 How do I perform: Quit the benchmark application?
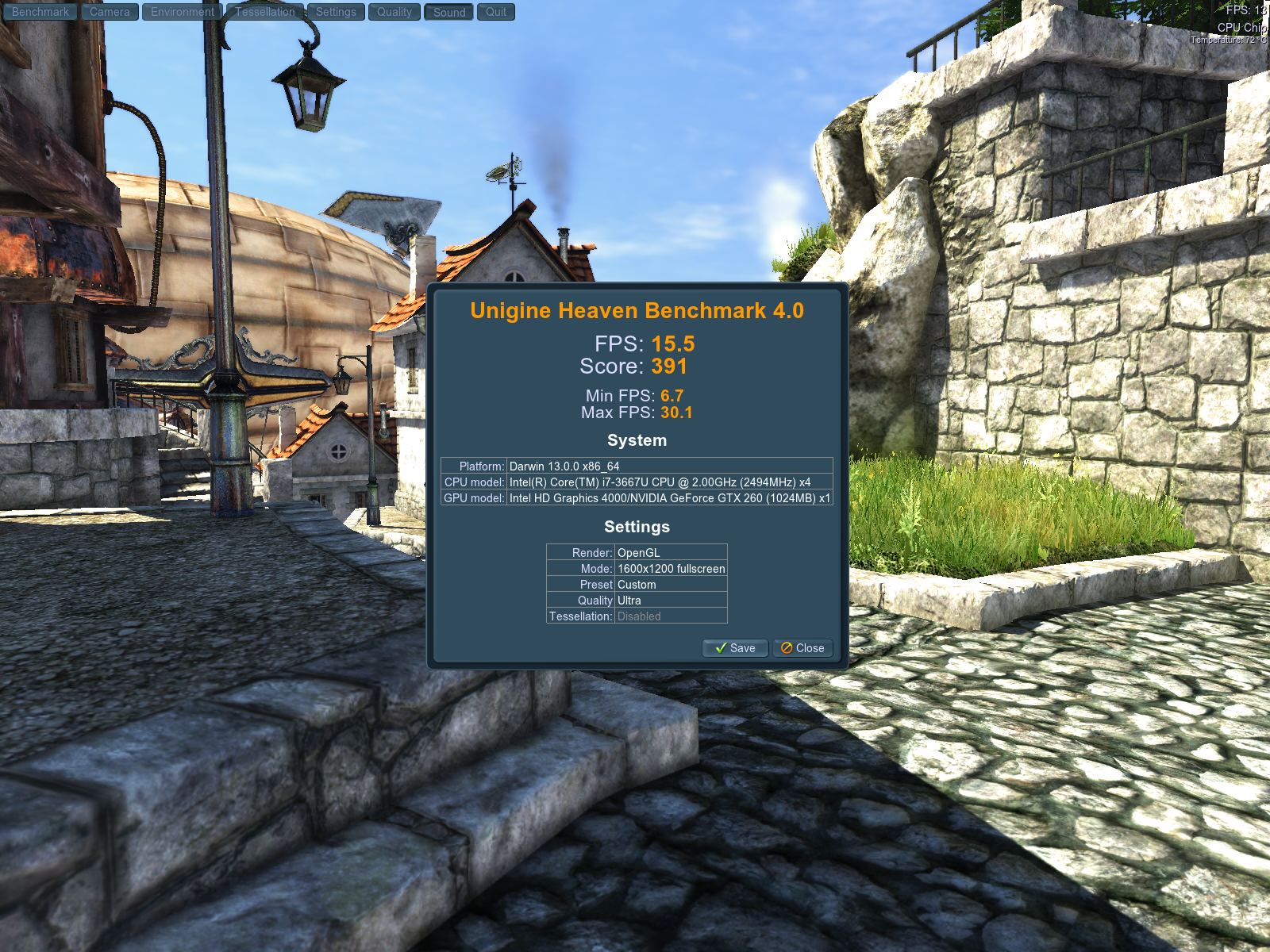tap(496, 12)
